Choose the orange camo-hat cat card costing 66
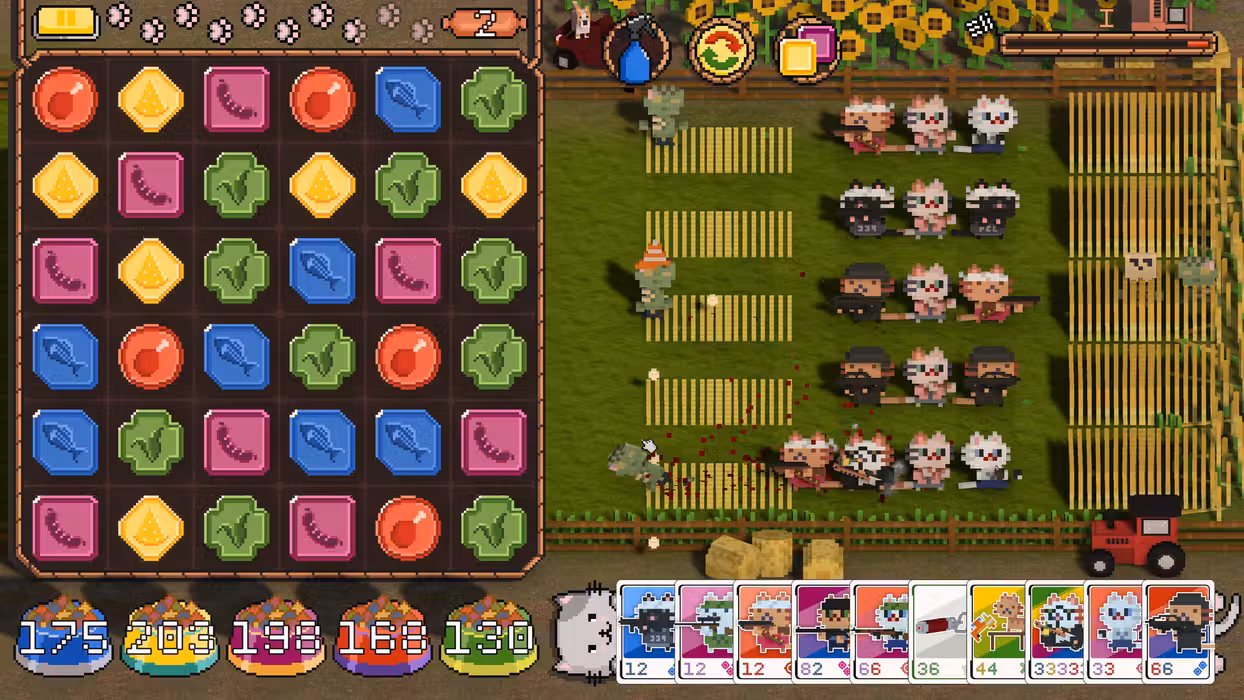Image resolution: width=1244 pixels, height=700 pixels. point(881,630)
